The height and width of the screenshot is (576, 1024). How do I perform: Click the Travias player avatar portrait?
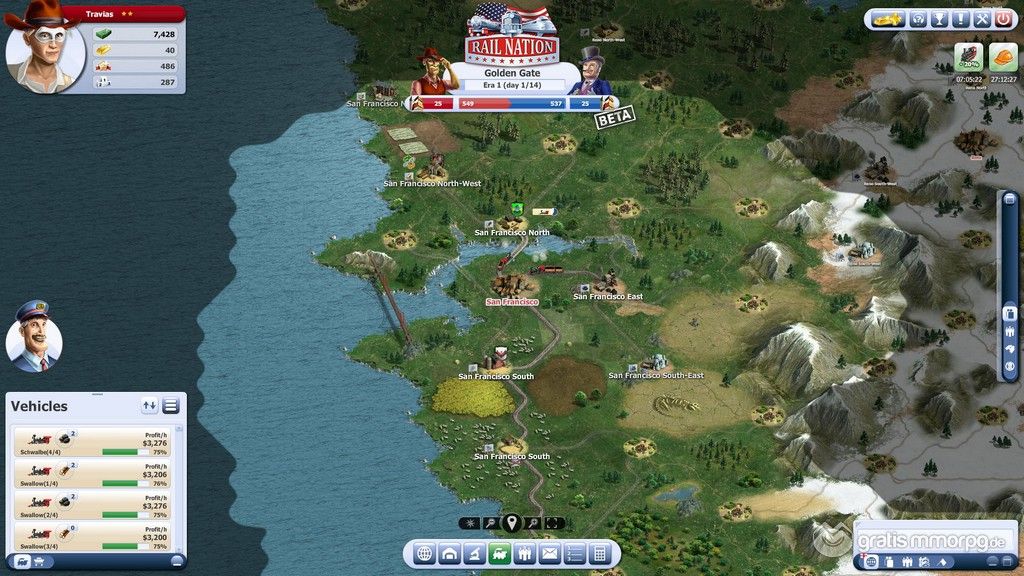pos(44,48)
